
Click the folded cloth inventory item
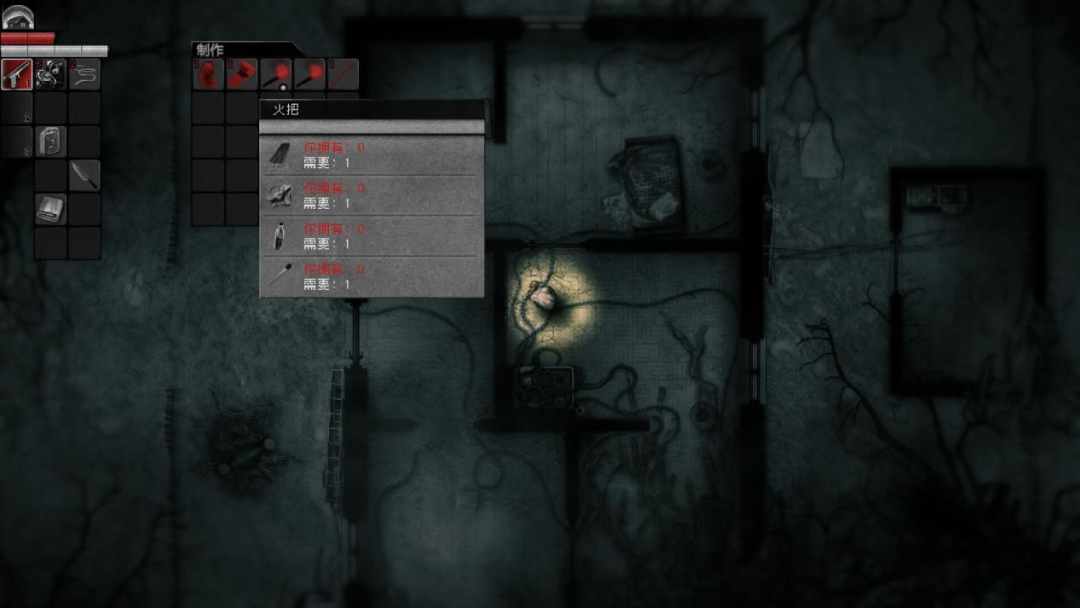point(50,208)
